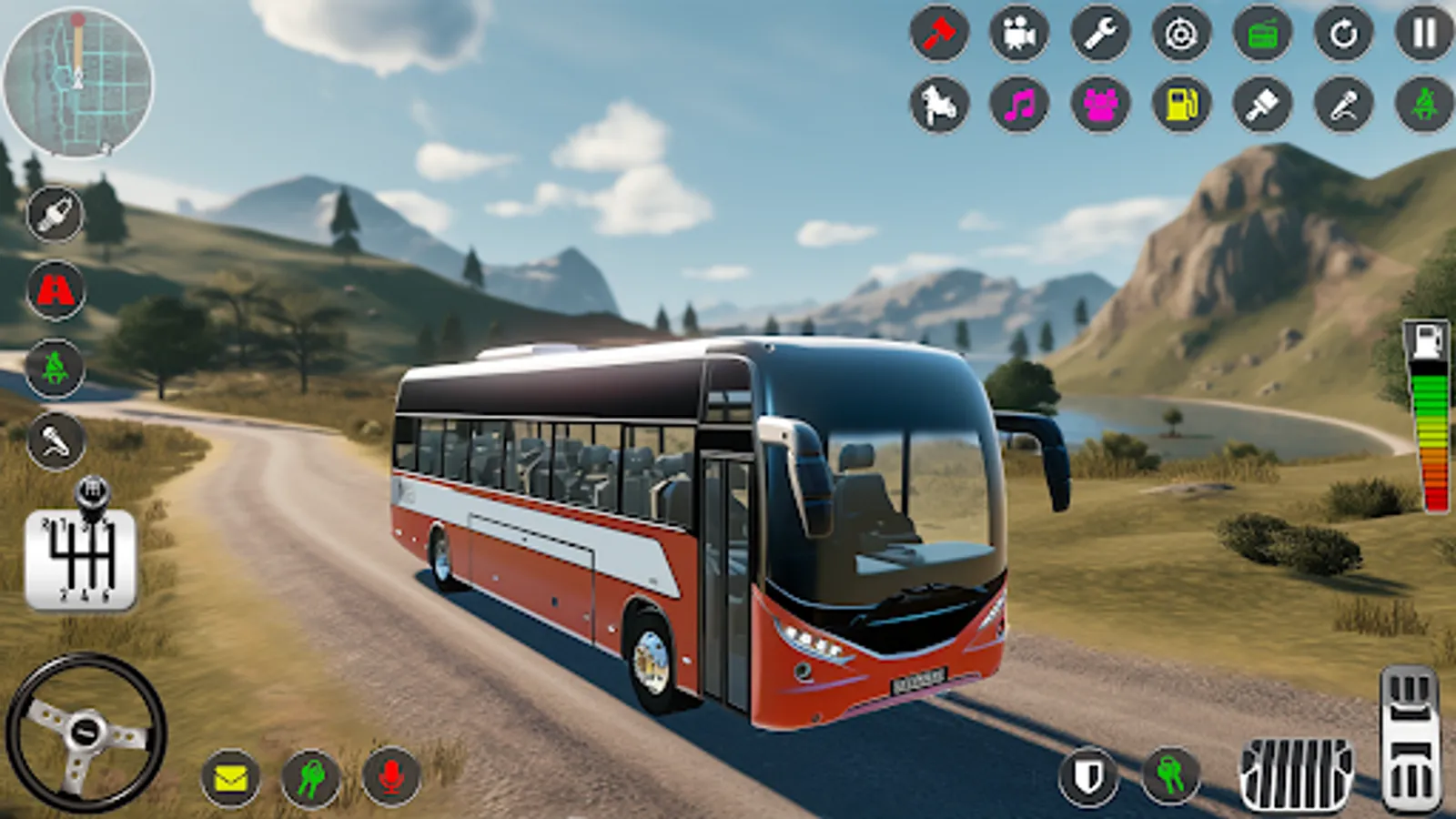1456x819 pixels.
Task: Toggle the pink music note icon
Action: (1019, 105)
